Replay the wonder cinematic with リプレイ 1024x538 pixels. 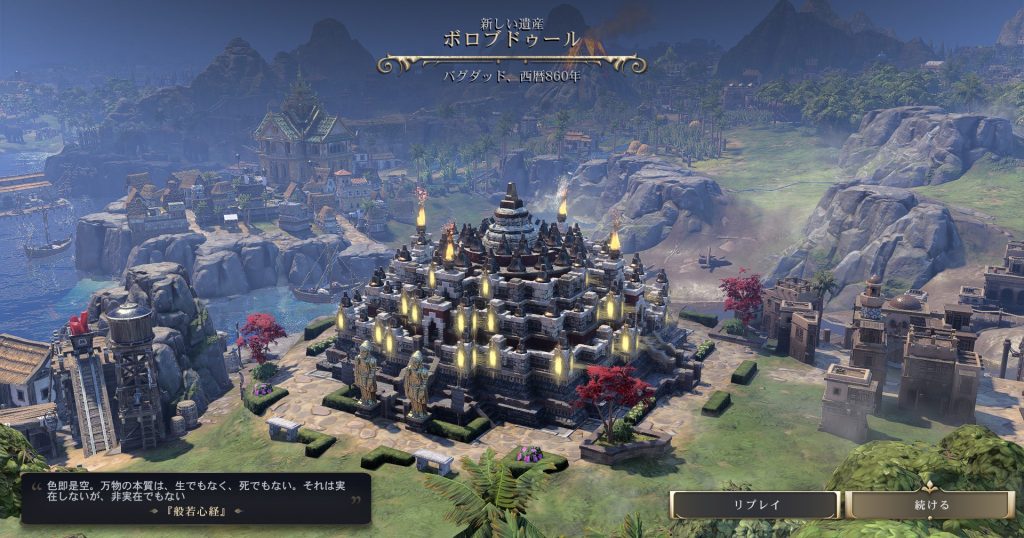click(755, 505)
